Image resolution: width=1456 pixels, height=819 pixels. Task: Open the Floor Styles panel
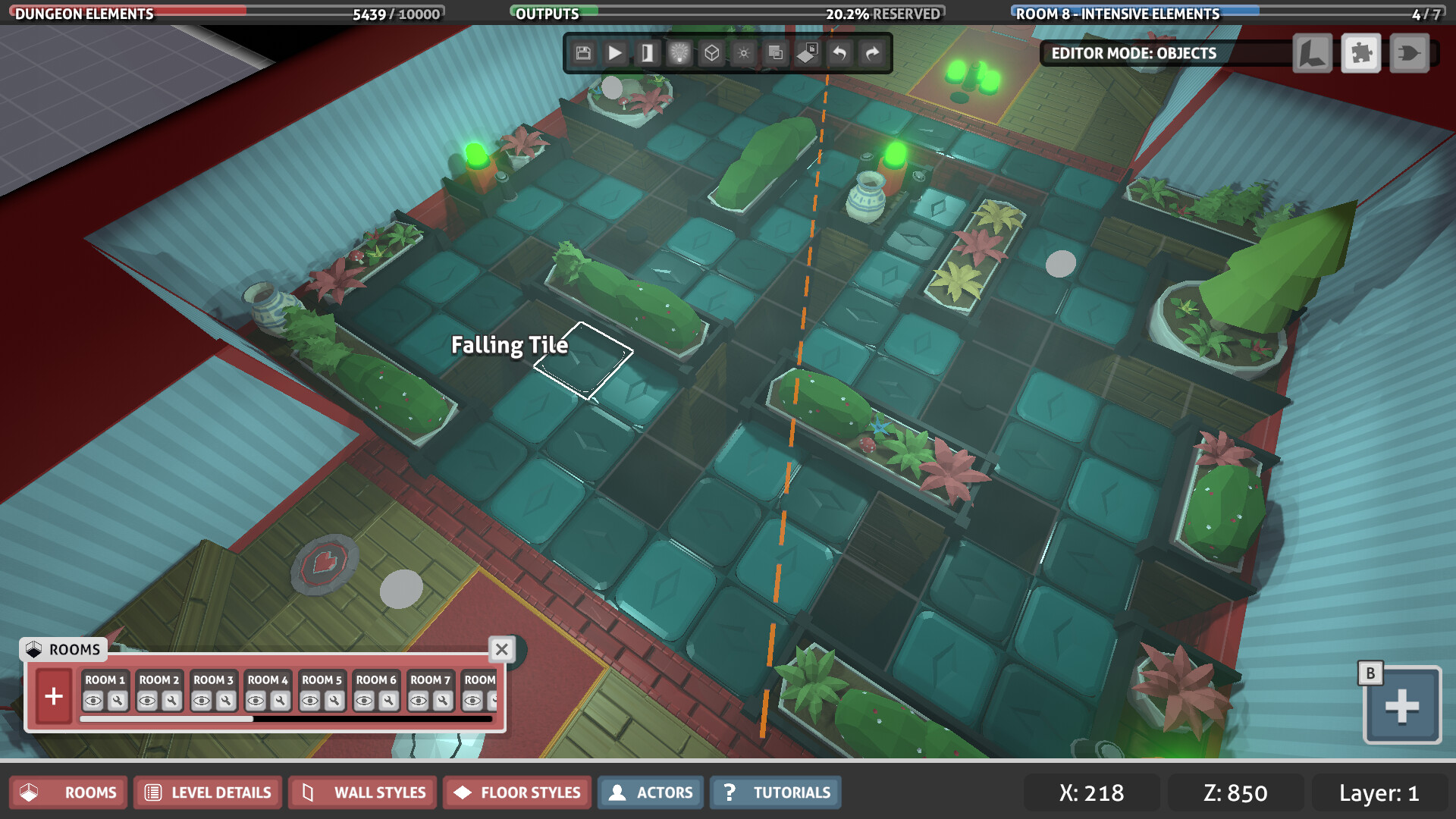point(517,792)
